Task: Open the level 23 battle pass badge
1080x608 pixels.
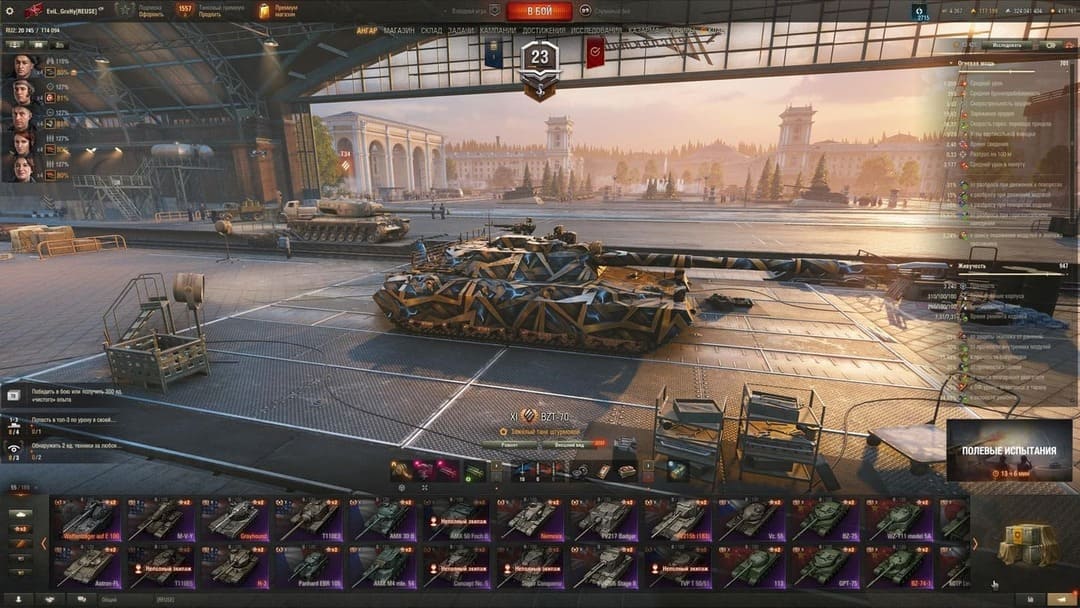Action: point(540,58)
